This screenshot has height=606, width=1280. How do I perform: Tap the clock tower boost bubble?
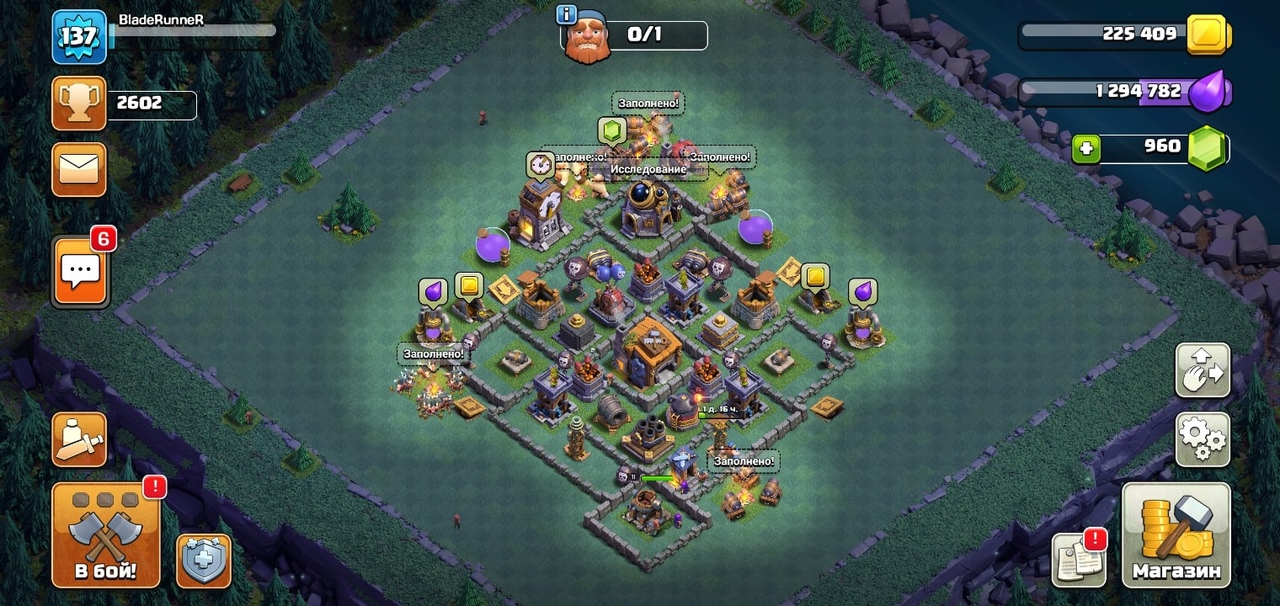(x=541, y=165)
